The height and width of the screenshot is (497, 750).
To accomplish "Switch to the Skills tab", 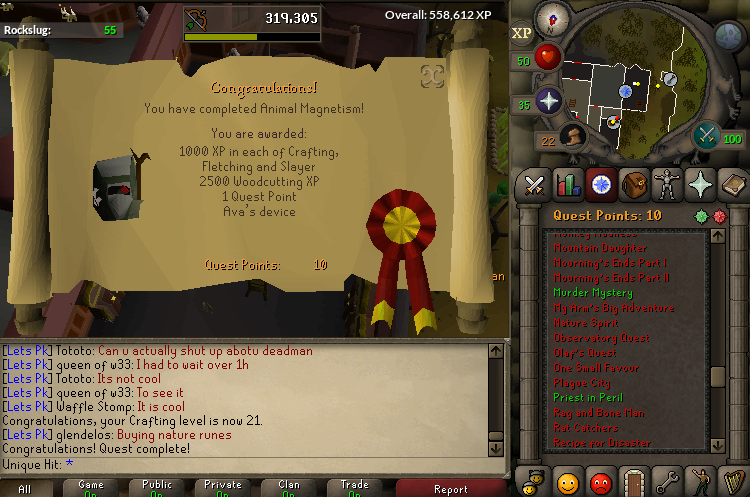I will click(x=568, y=185).
